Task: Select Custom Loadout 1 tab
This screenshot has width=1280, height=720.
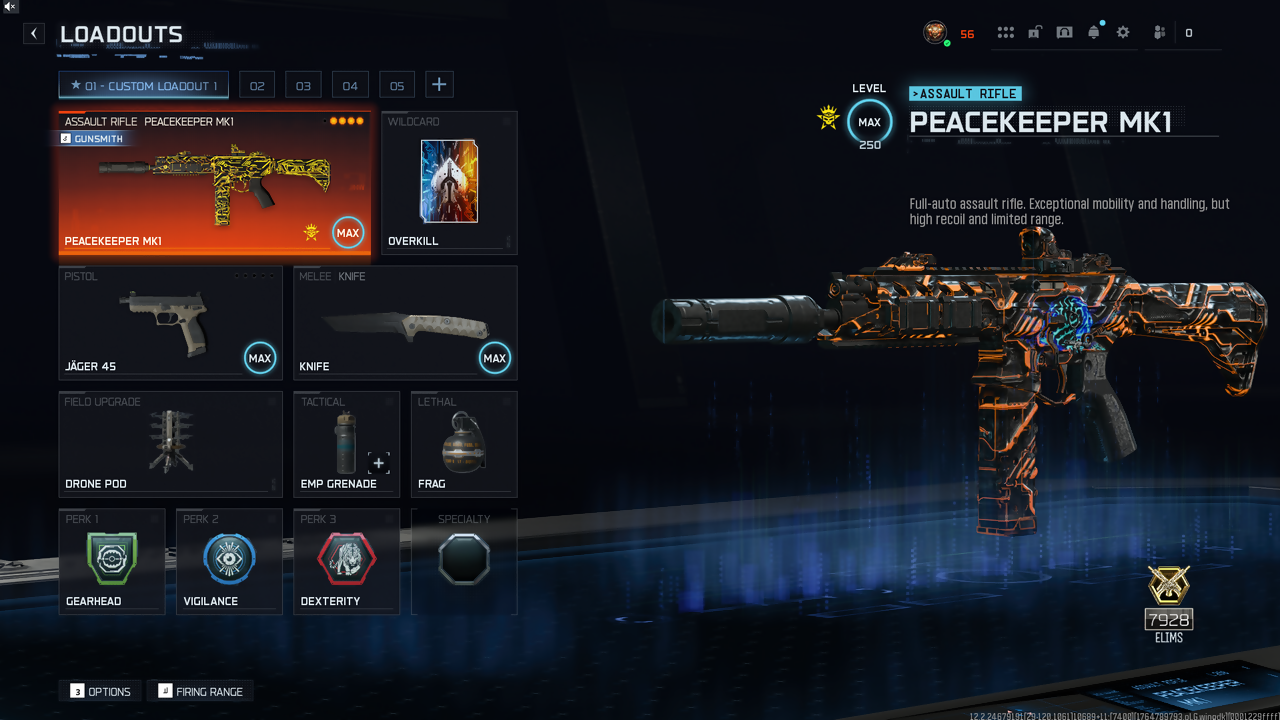Action: click(x=143, y=86)
